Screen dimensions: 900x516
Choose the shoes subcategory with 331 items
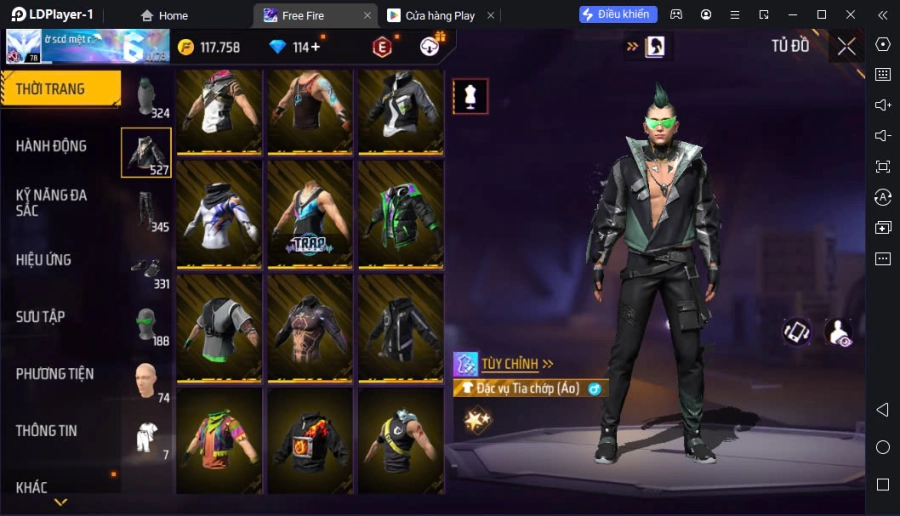coord(147,267)
